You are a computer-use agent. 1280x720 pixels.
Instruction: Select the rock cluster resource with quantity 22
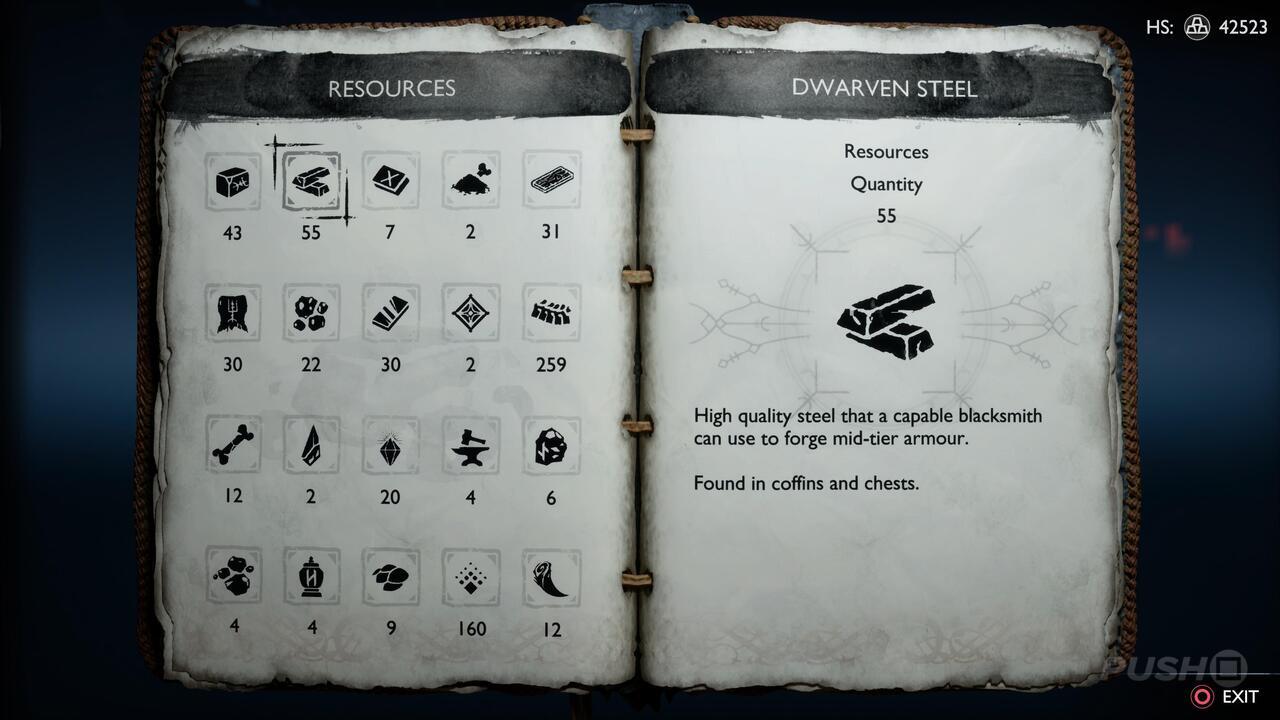click(311, 313)
